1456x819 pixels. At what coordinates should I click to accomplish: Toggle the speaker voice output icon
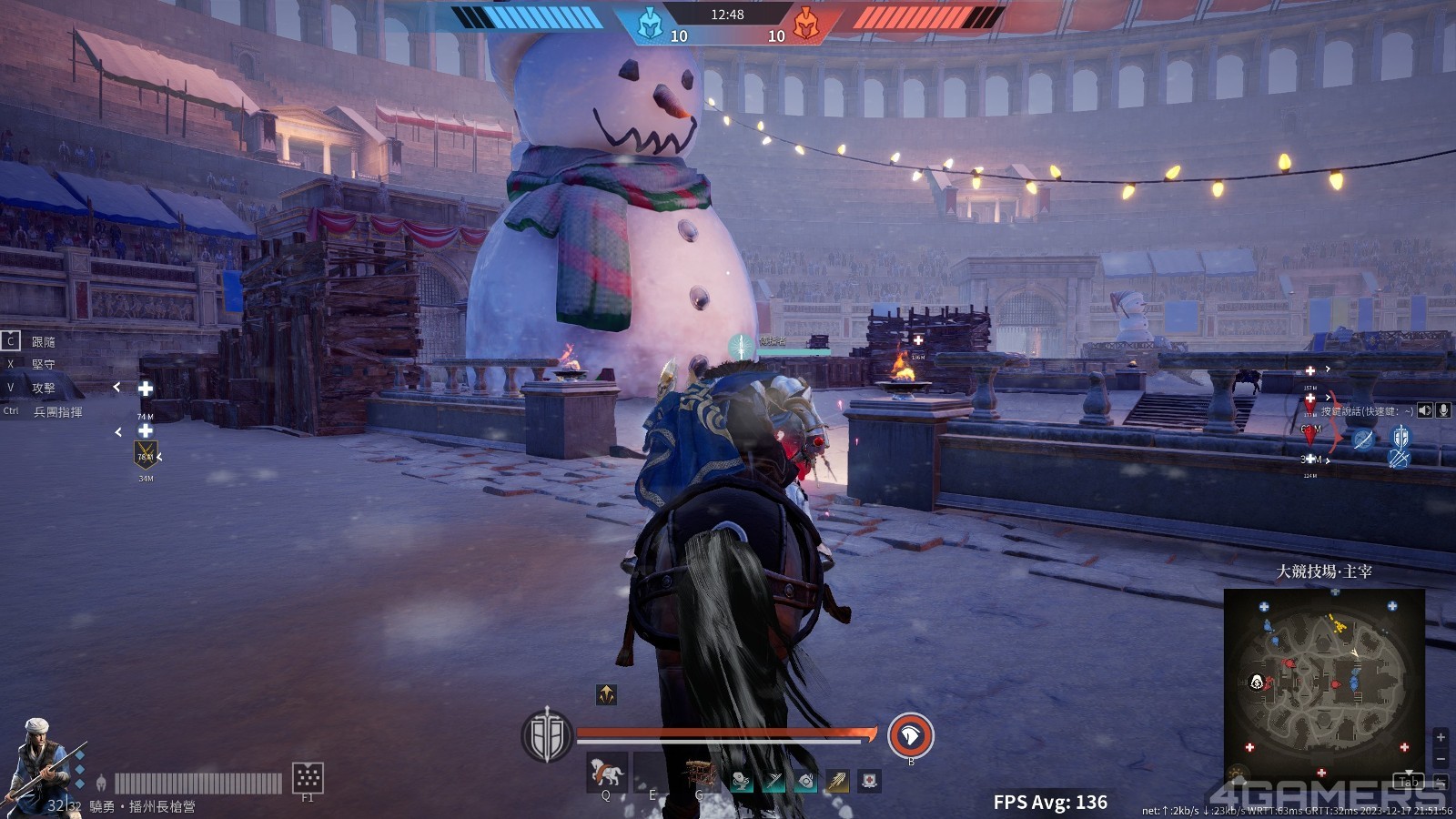point(1425,410)
